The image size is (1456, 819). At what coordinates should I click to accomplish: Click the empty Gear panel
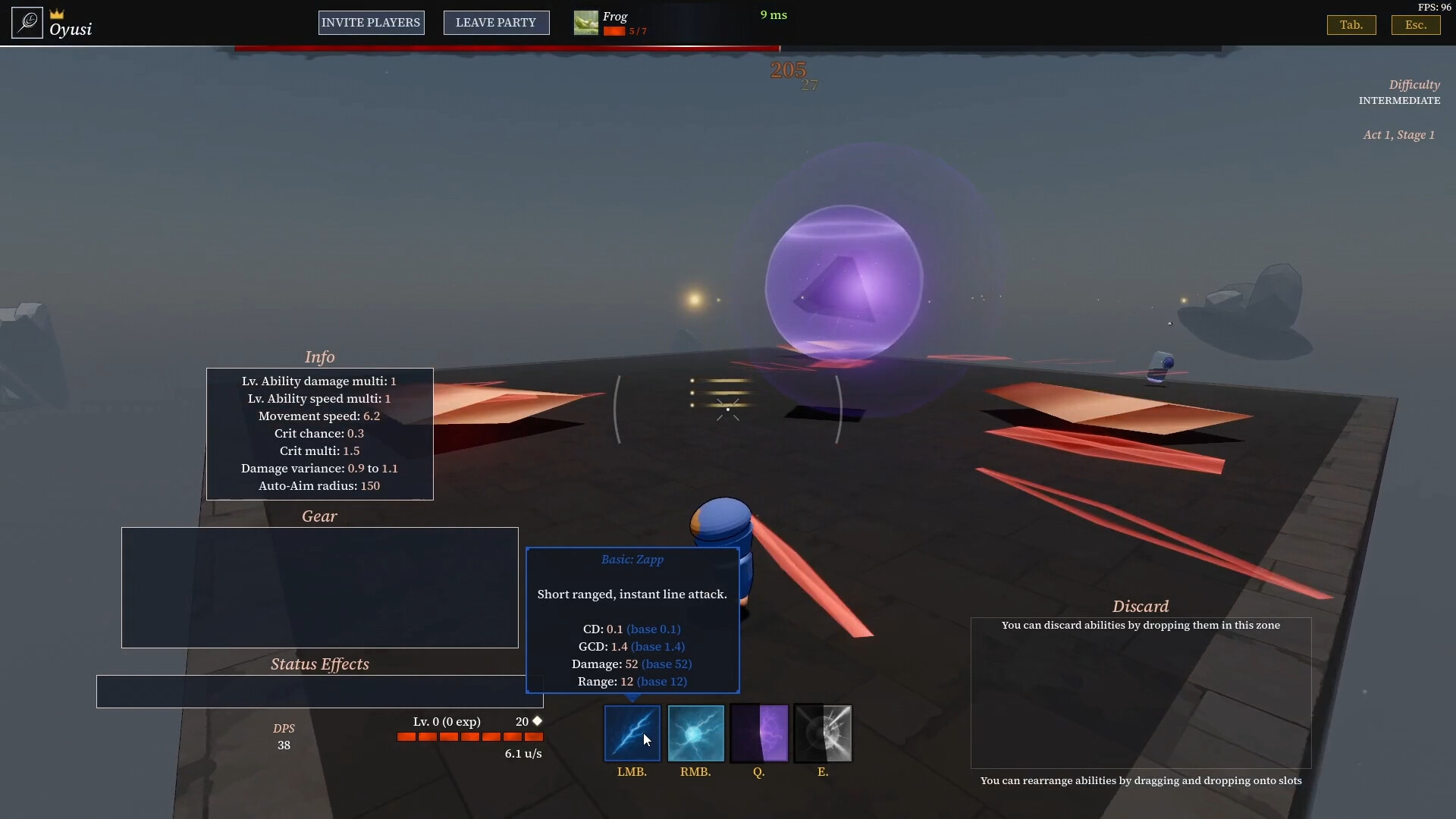pos(318,588)
